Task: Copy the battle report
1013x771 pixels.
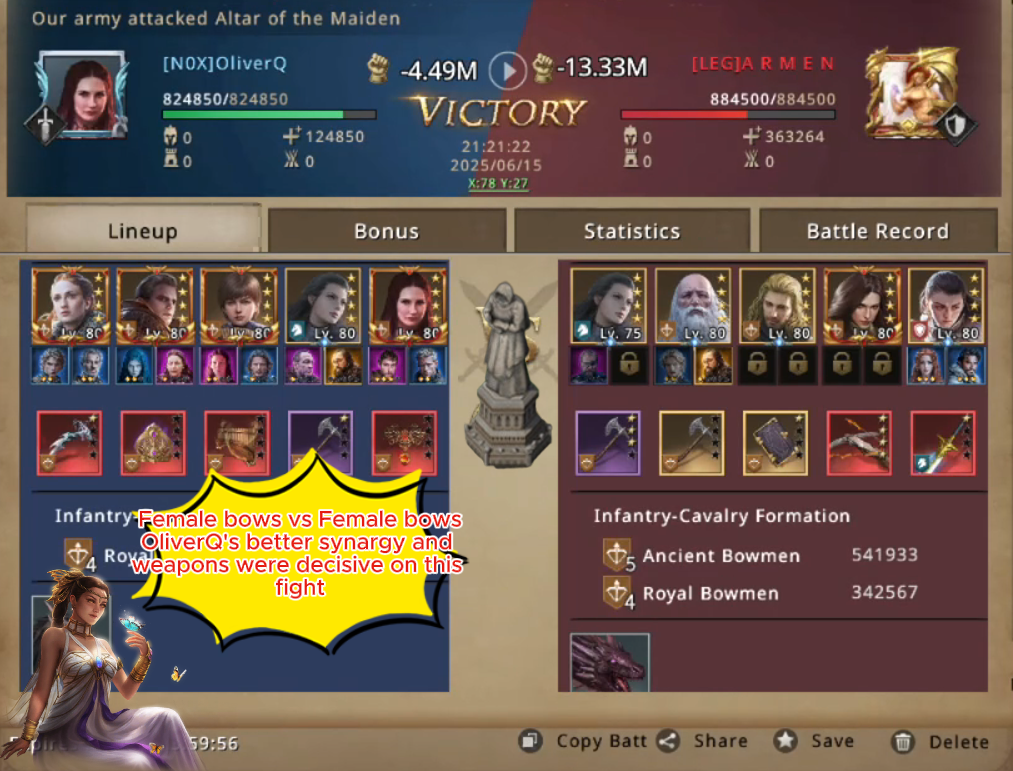Action: 586,741
